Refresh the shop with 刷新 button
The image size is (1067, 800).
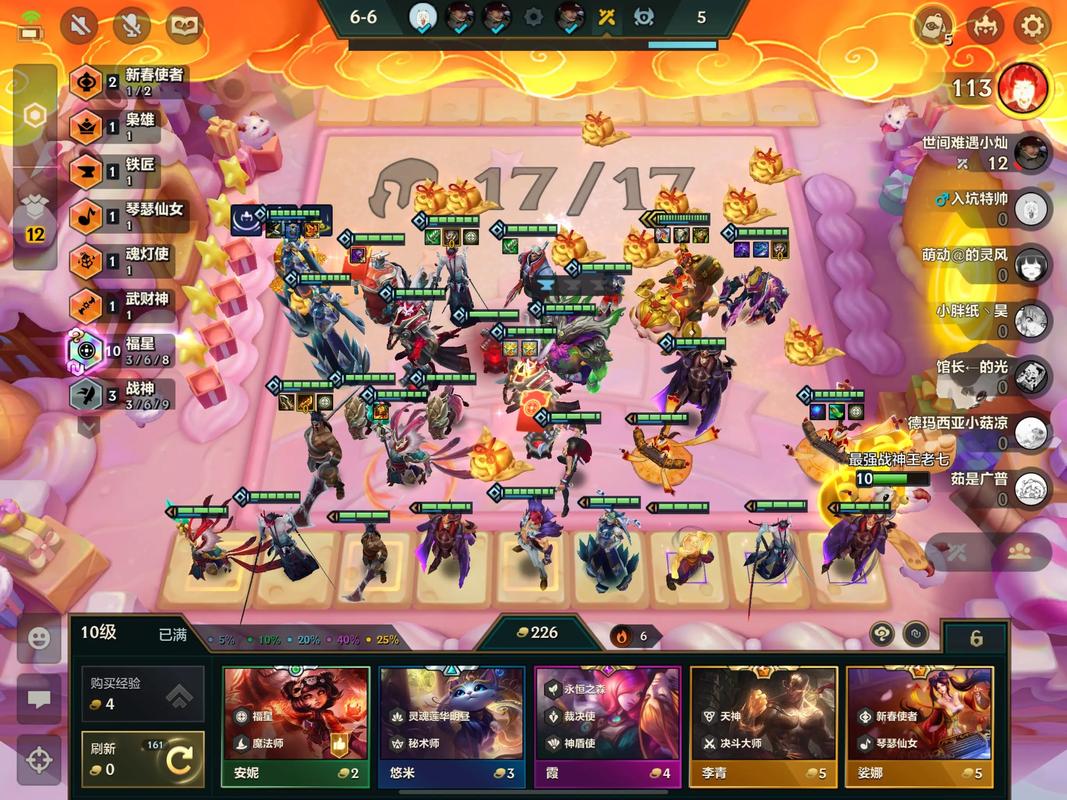coord(143,759)
